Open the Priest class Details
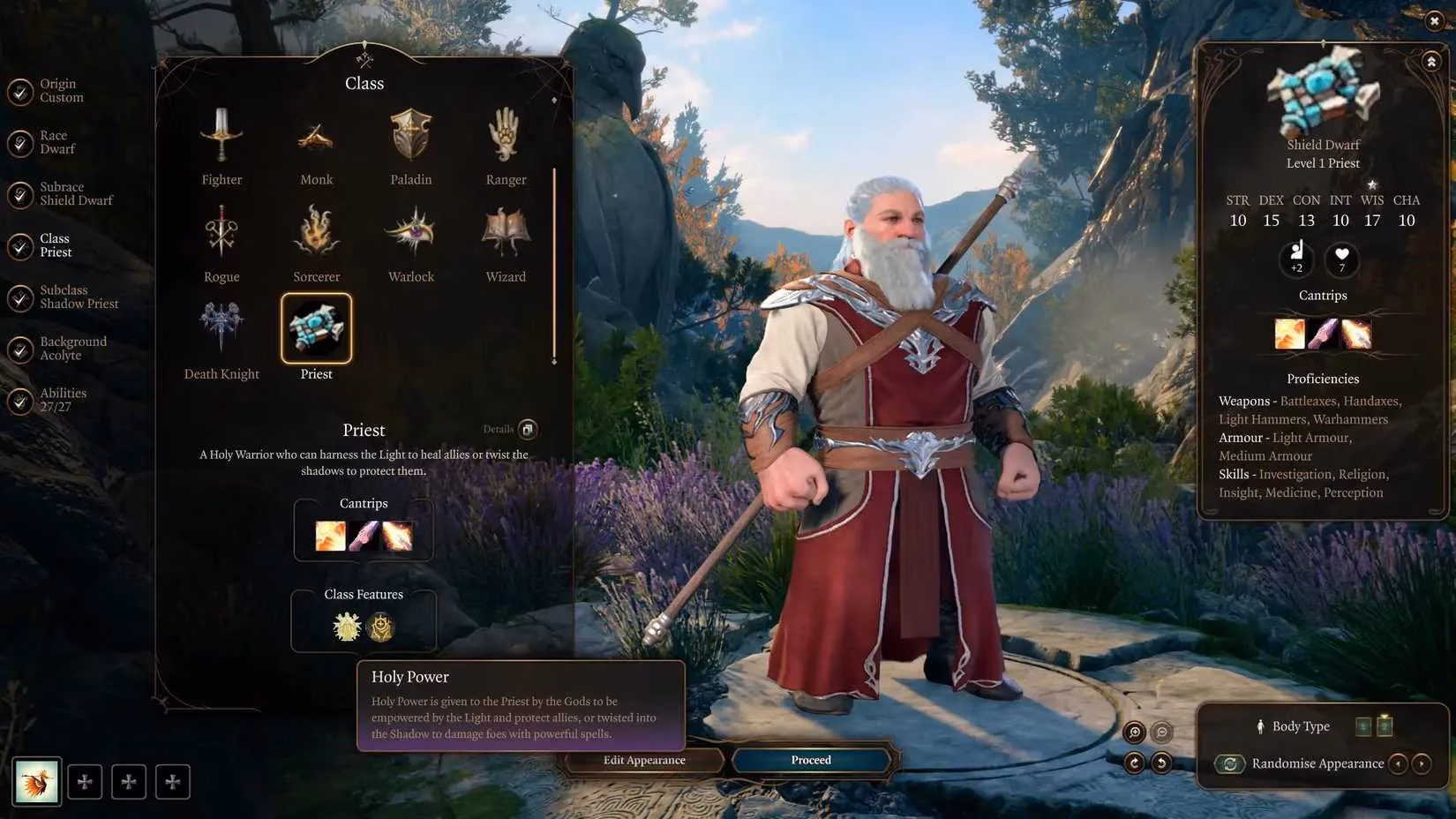1456x819 pixels. tap(527, 430)
